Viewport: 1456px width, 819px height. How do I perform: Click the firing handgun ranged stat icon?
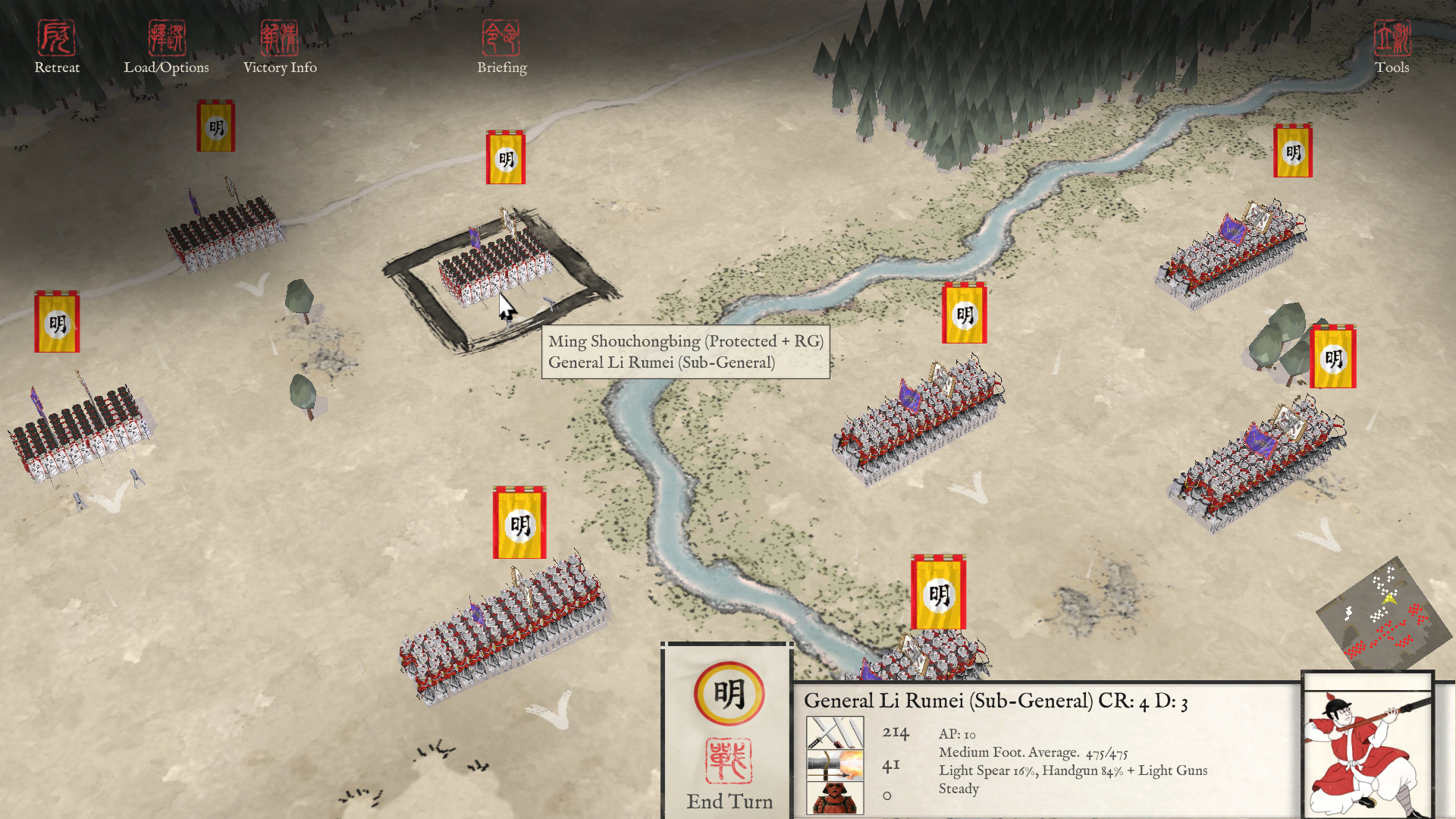coord(835,764)
